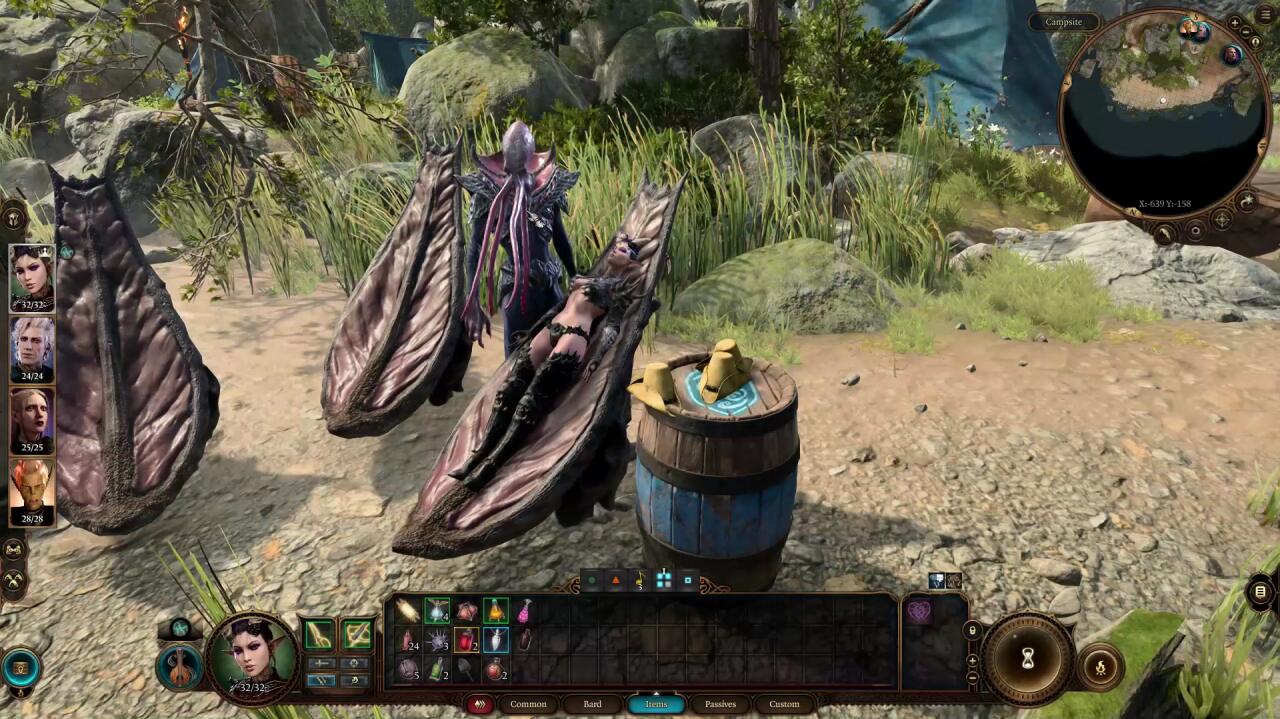Select the third party member with 25/25 health

[x=32, y=417]
